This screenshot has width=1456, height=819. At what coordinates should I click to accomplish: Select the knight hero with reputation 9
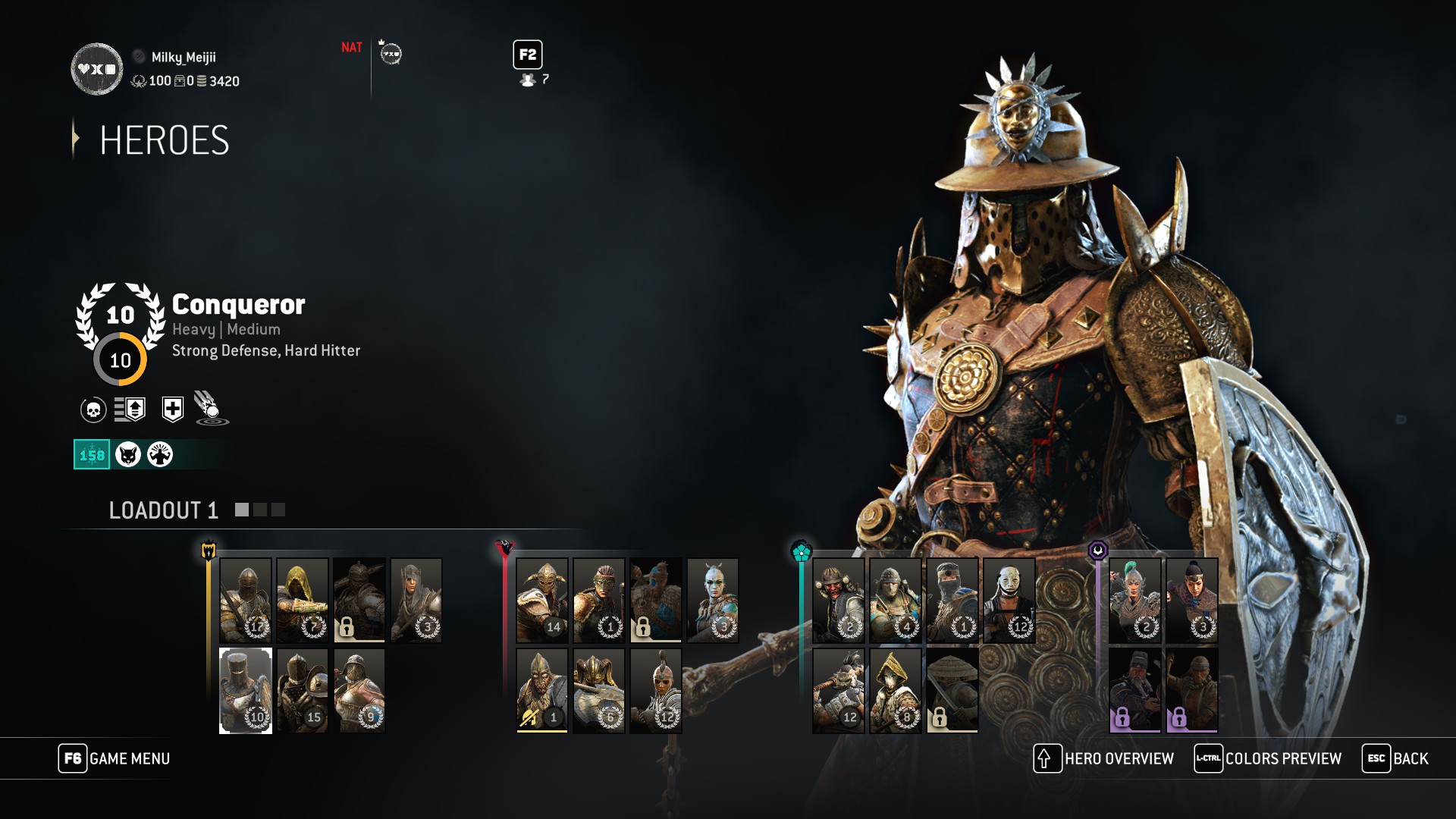click(359, 690)
